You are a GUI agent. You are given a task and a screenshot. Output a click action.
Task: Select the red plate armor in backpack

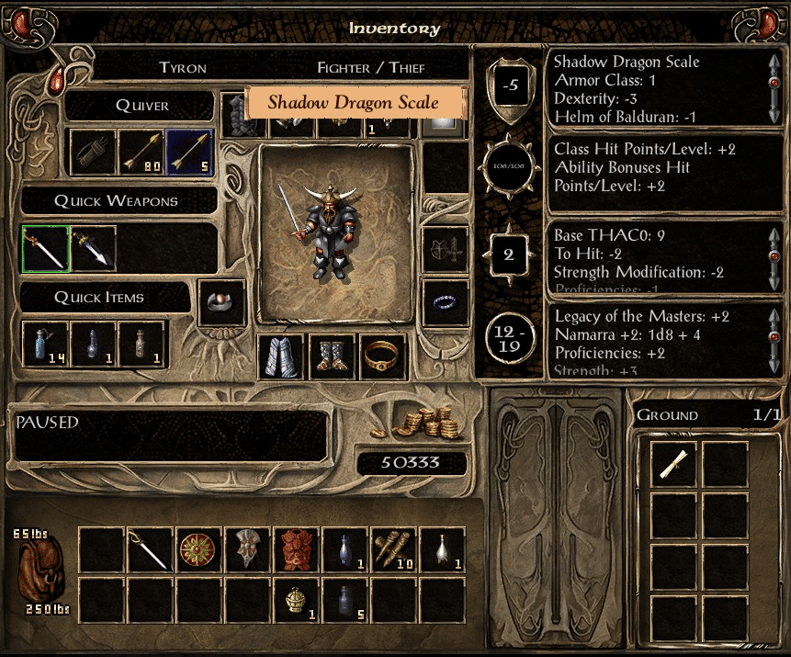click(297, 551)
